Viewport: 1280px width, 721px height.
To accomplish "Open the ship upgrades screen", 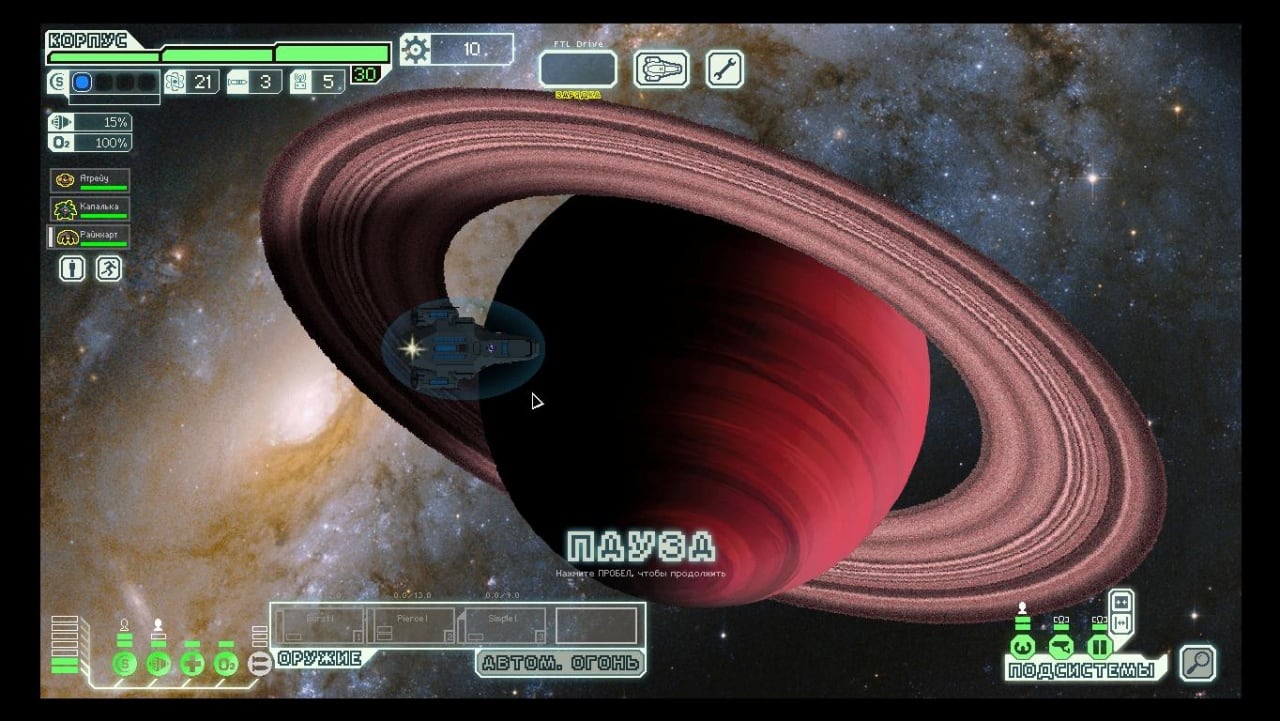I will click(x=662, y=69).
